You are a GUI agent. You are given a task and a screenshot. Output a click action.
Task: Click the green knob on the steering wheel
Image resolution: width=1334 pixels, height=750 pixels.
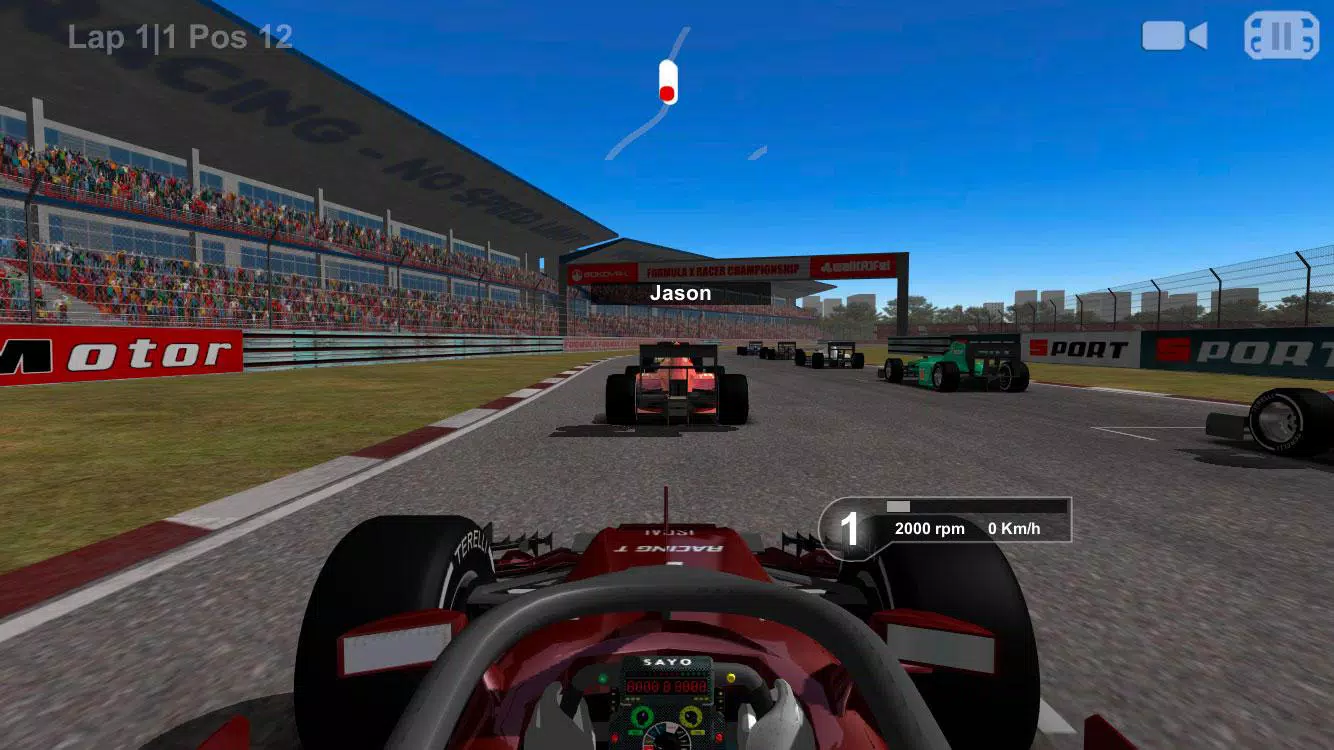click(642, 715)
